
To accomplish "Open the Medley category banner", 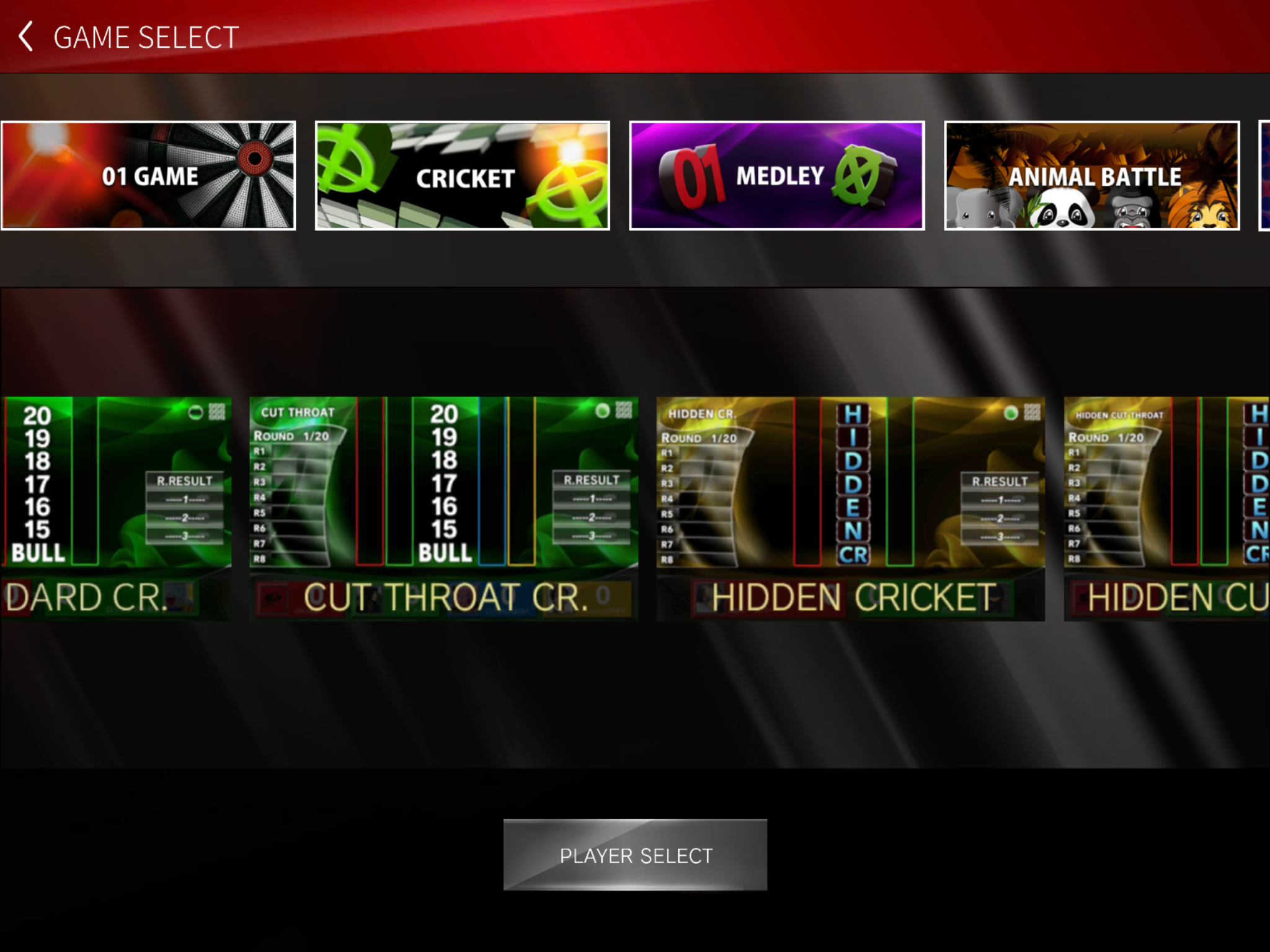I will (x=777, y=176).
